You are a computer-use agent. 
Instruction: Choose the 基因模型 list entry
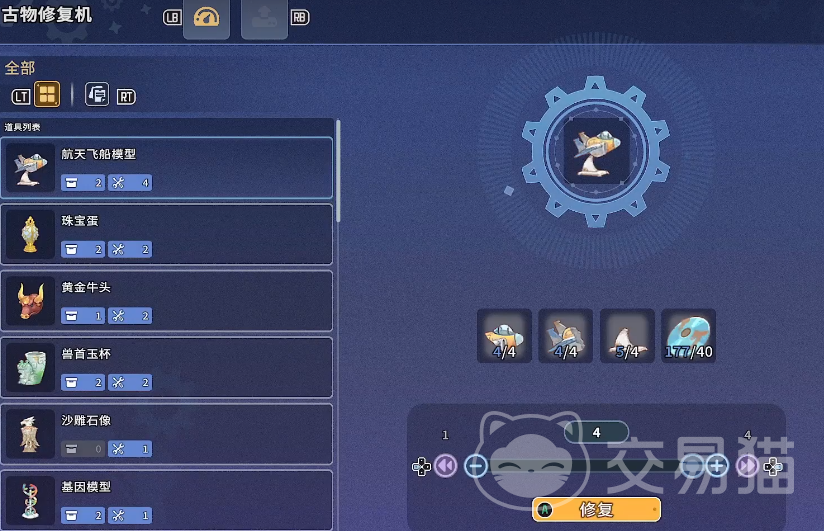(x=166, y=498)
